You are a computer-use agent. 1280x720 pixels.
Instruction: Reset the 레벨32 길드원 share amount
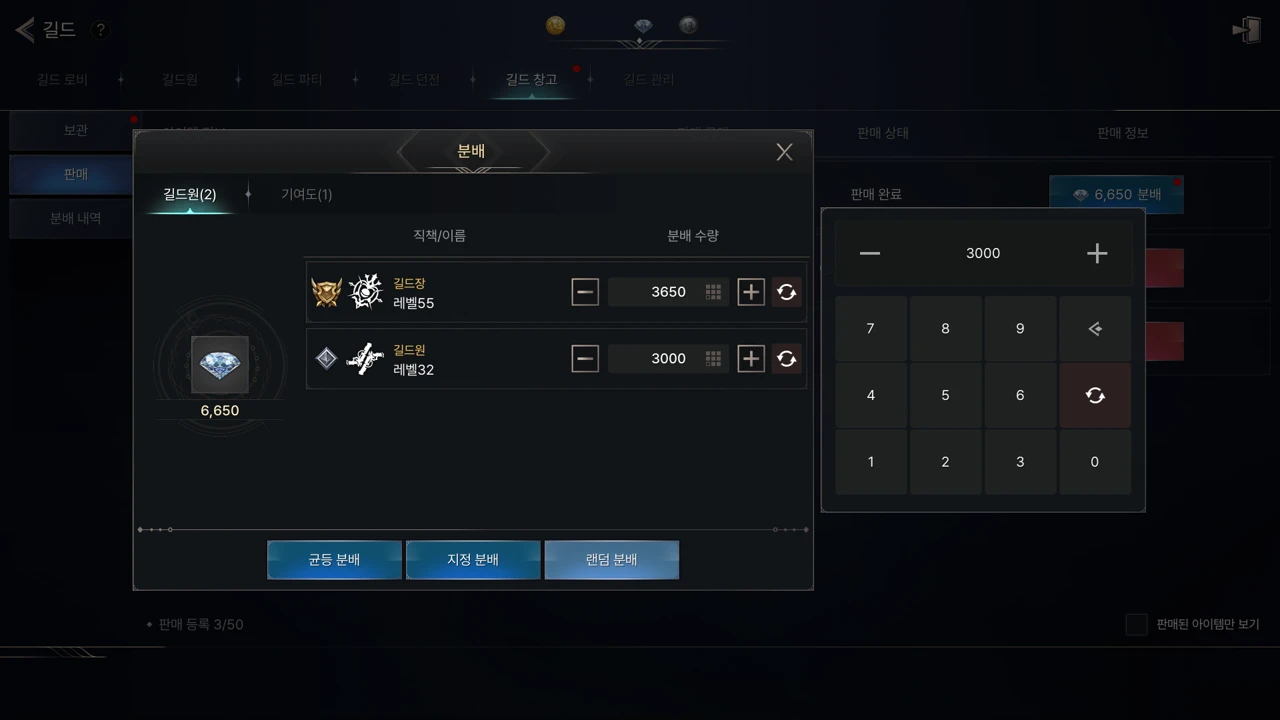point(786,359)
